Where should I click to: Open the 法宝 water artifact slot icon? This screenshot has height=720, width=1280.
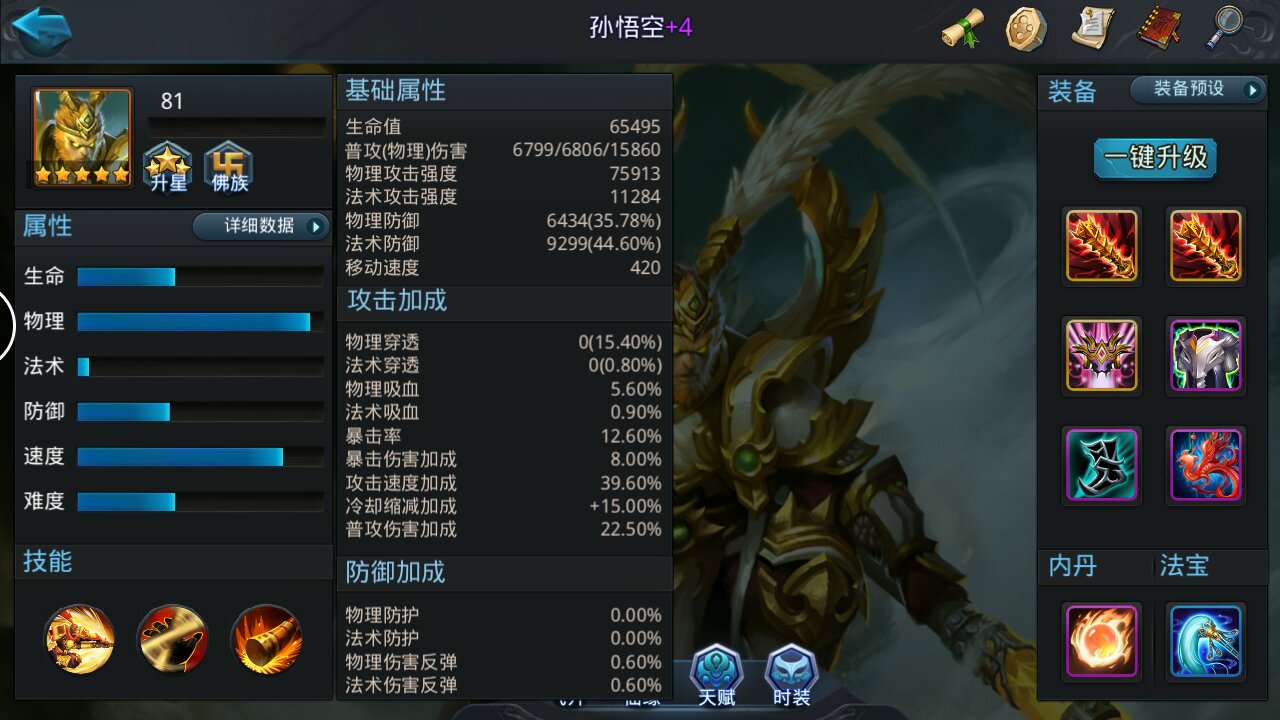[1205, 641]
